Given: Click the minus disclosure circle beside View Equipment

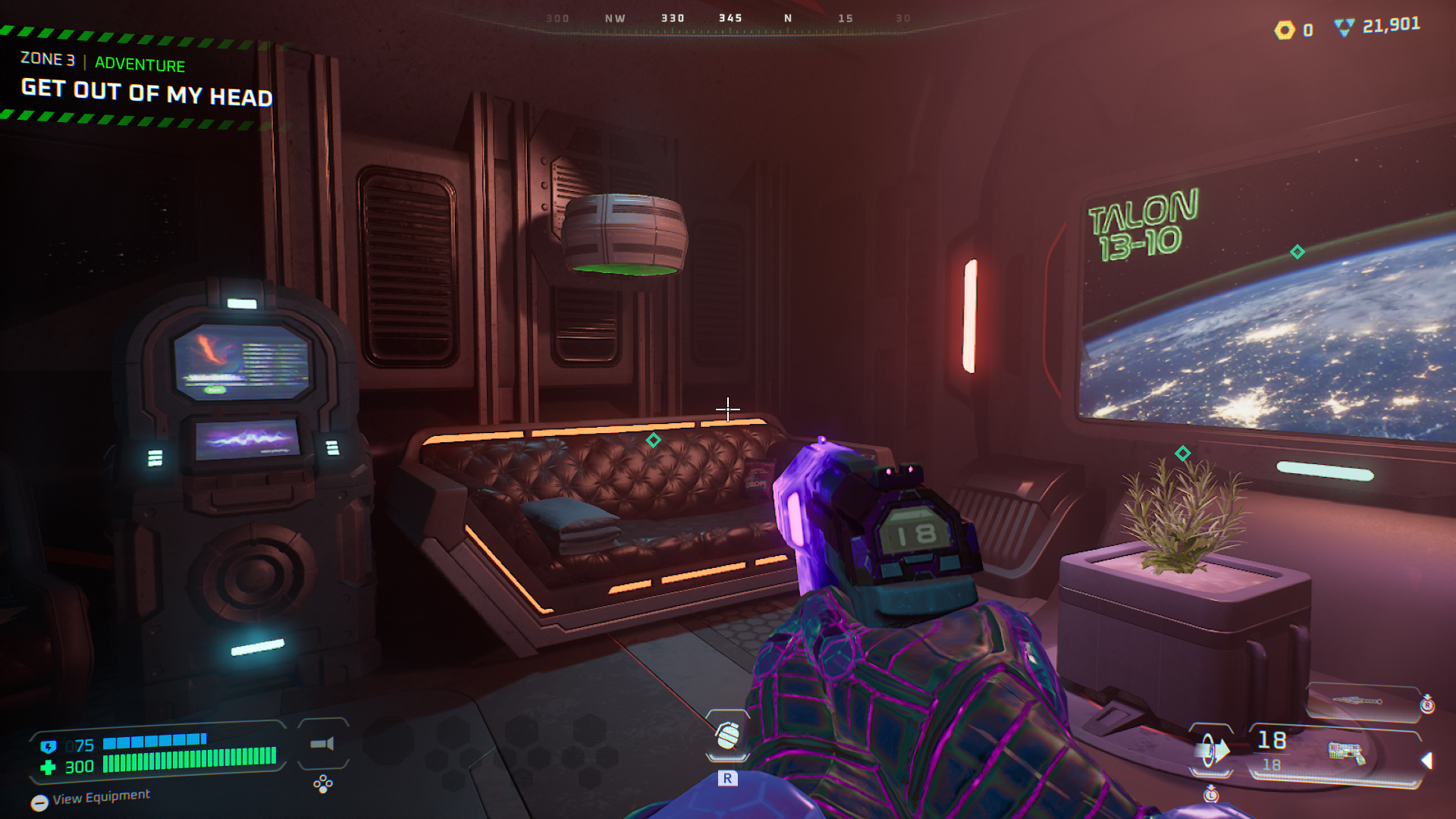Looking at the screenshot, I should [x=39, y=802].
